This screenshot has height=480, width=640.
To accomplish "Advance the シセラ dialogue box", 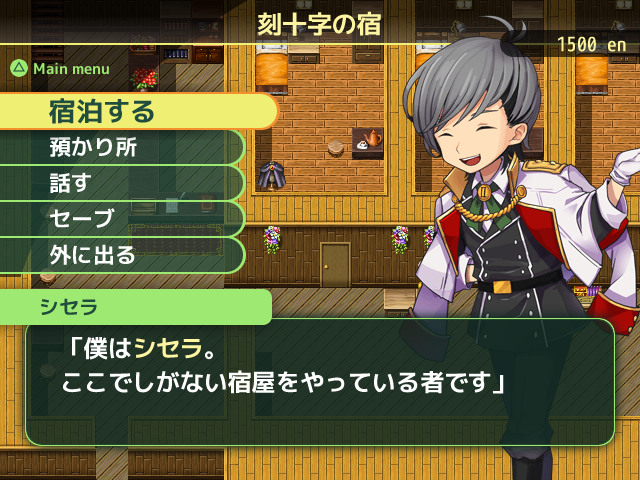I will [318, 382].
